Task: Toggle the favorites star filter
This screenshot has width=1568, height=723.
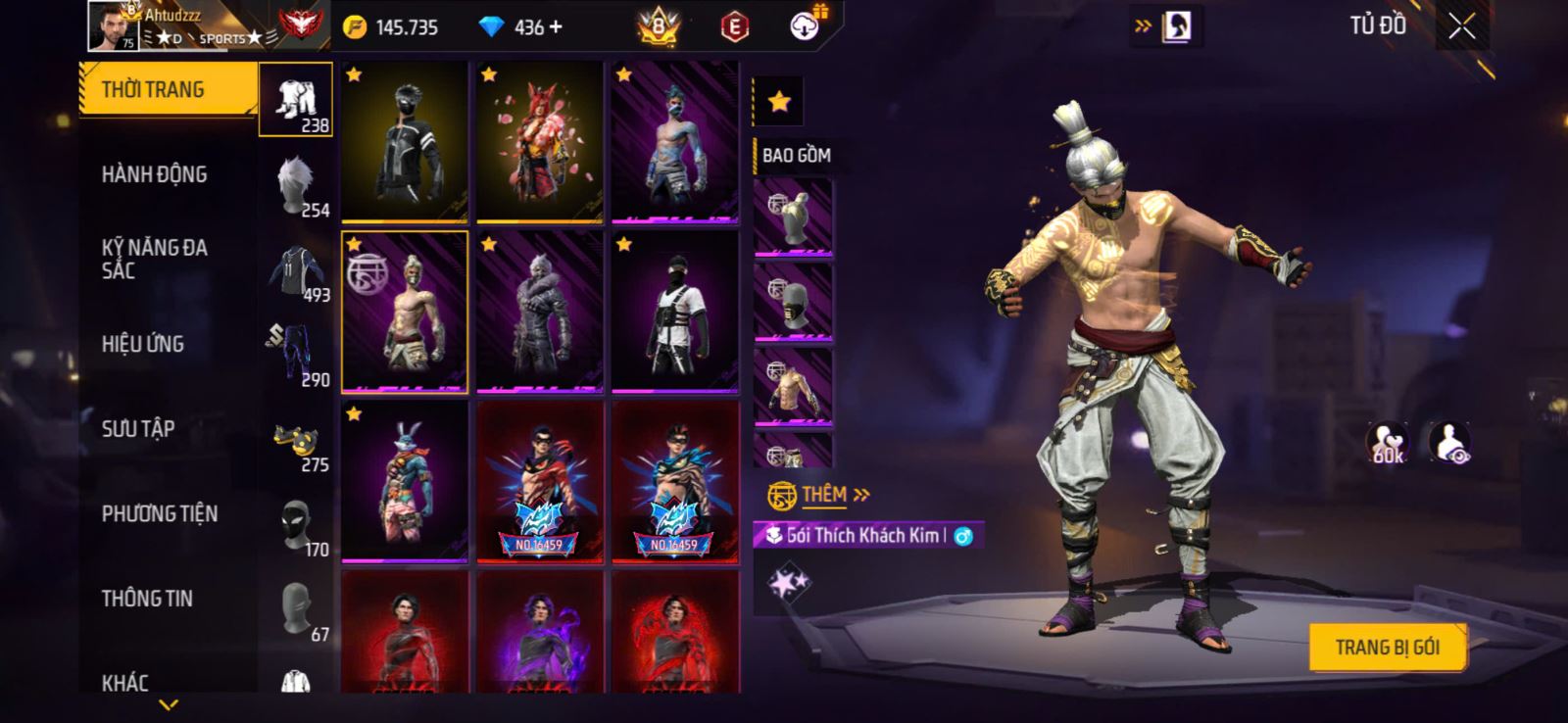Action: (779, 101)
